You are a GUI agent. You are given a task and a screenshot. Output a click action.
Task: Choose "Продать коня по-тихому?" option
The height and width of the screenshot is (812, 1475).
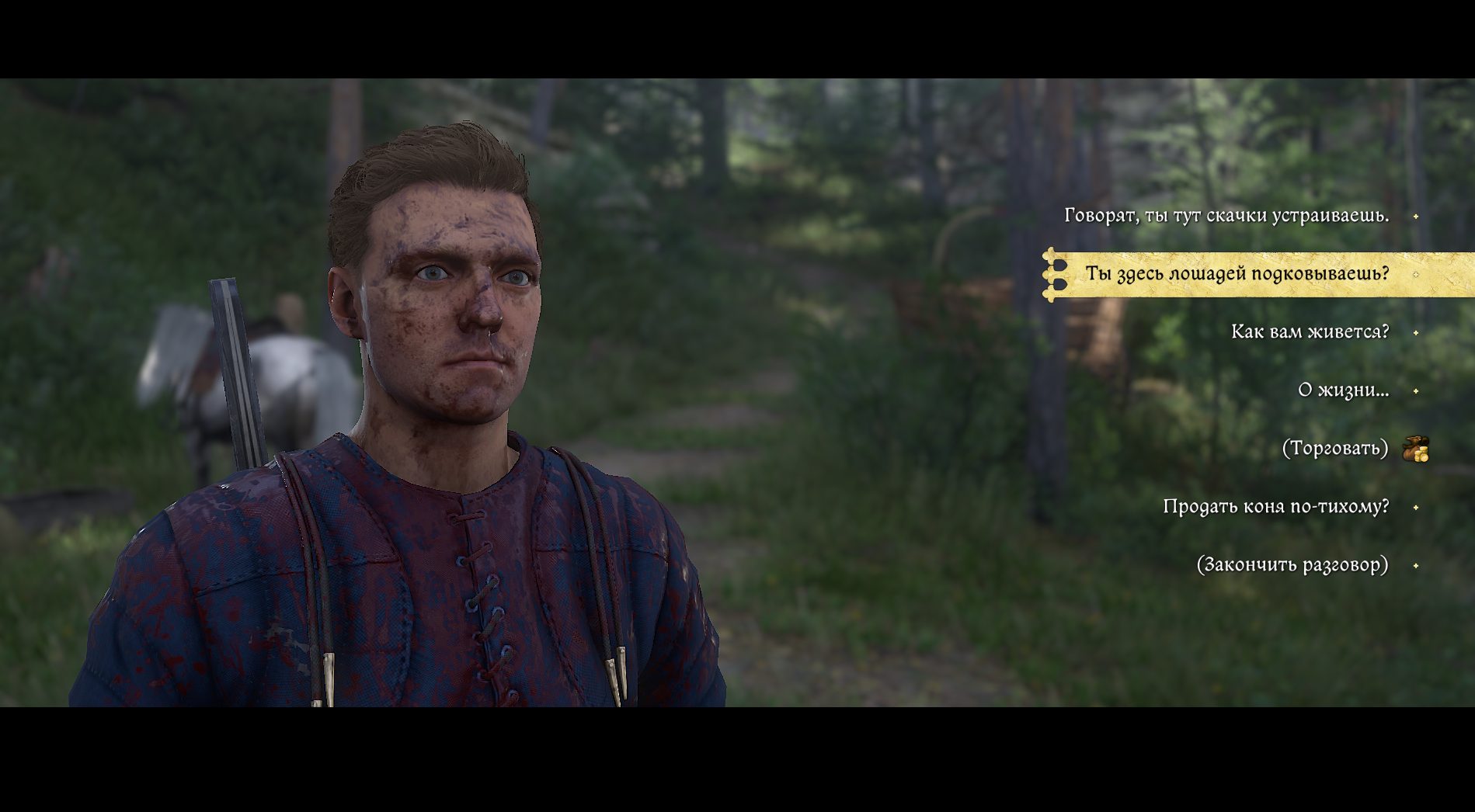tap(1275, 507)
